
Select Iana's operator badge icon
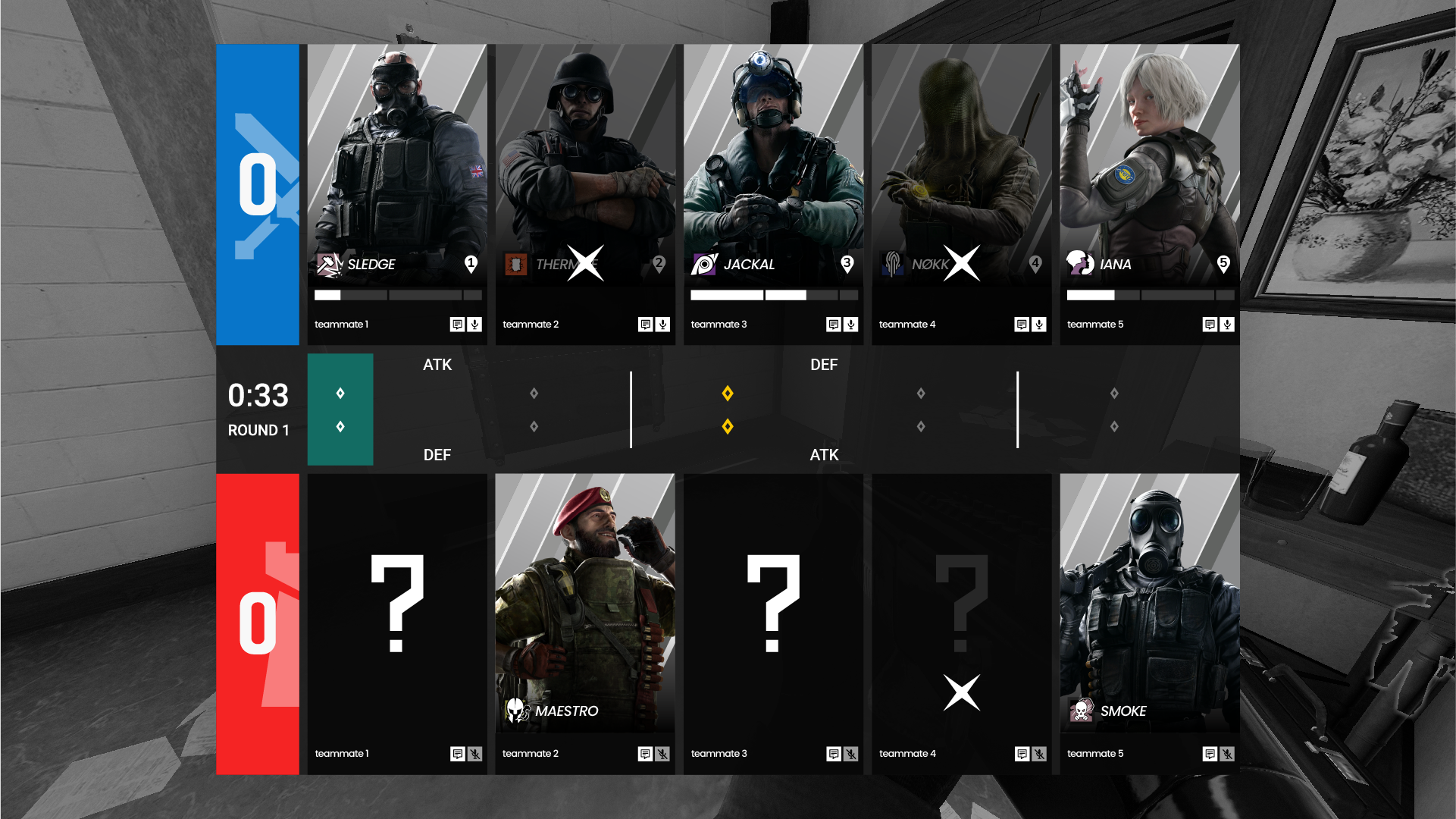1082,265
